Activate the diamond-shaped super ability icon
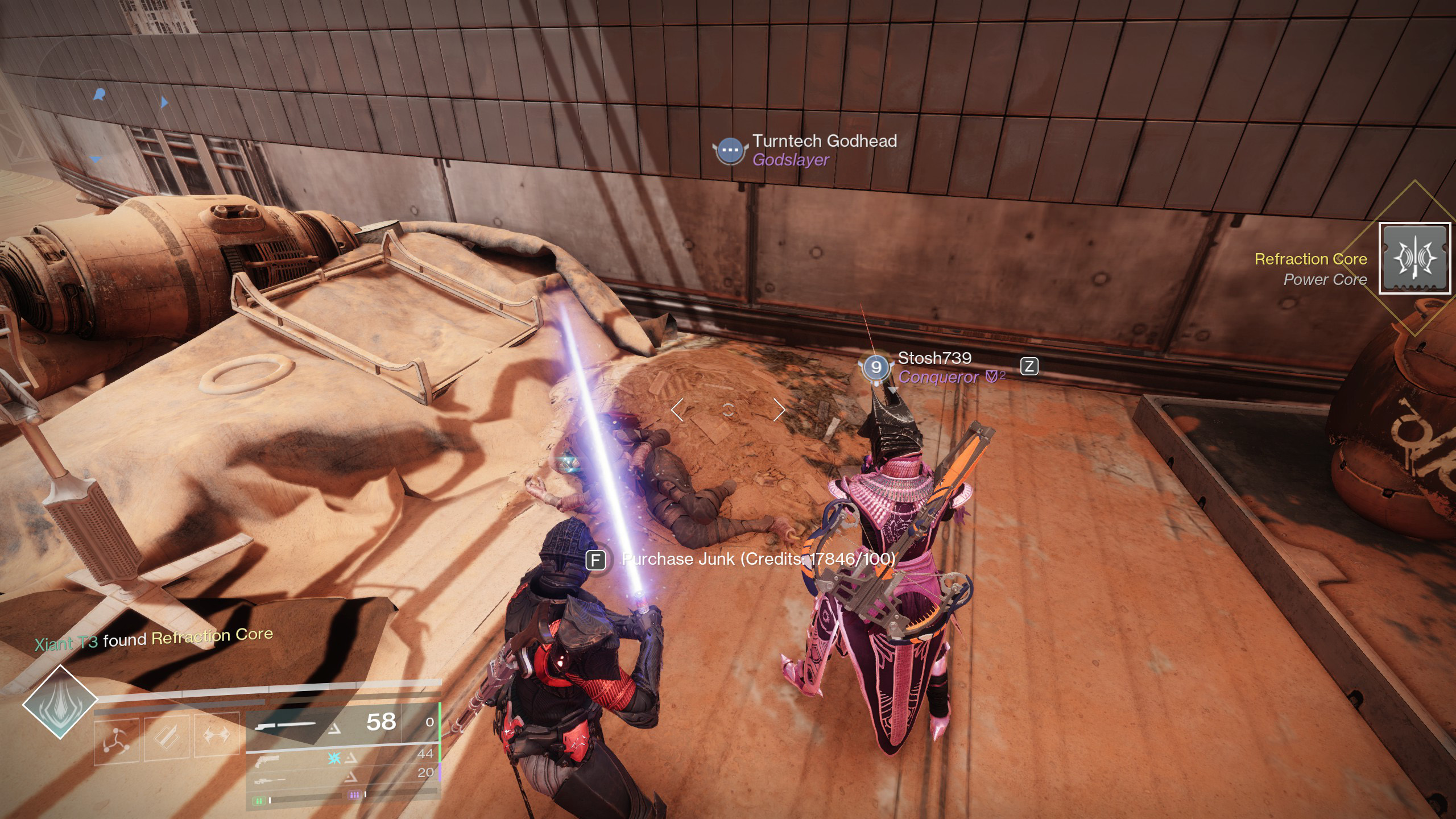Image resolution: width=1456 pixels, height=819 pixels. pos(60,703)
